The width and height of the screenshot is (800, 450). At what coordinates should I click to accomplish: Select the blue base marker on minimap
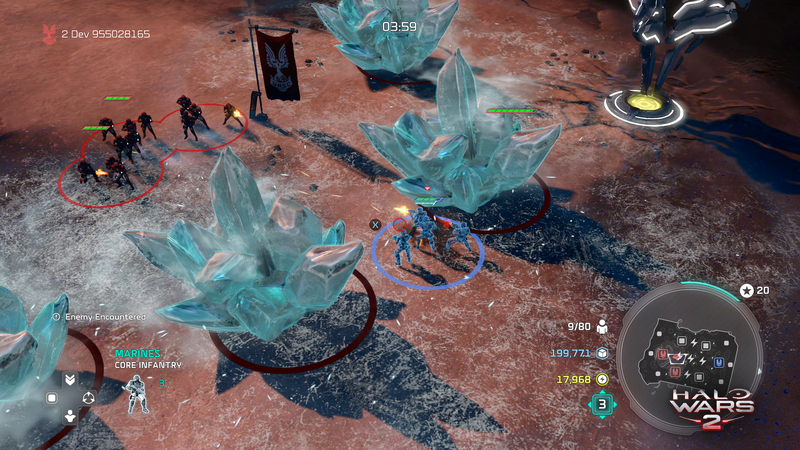718,361
